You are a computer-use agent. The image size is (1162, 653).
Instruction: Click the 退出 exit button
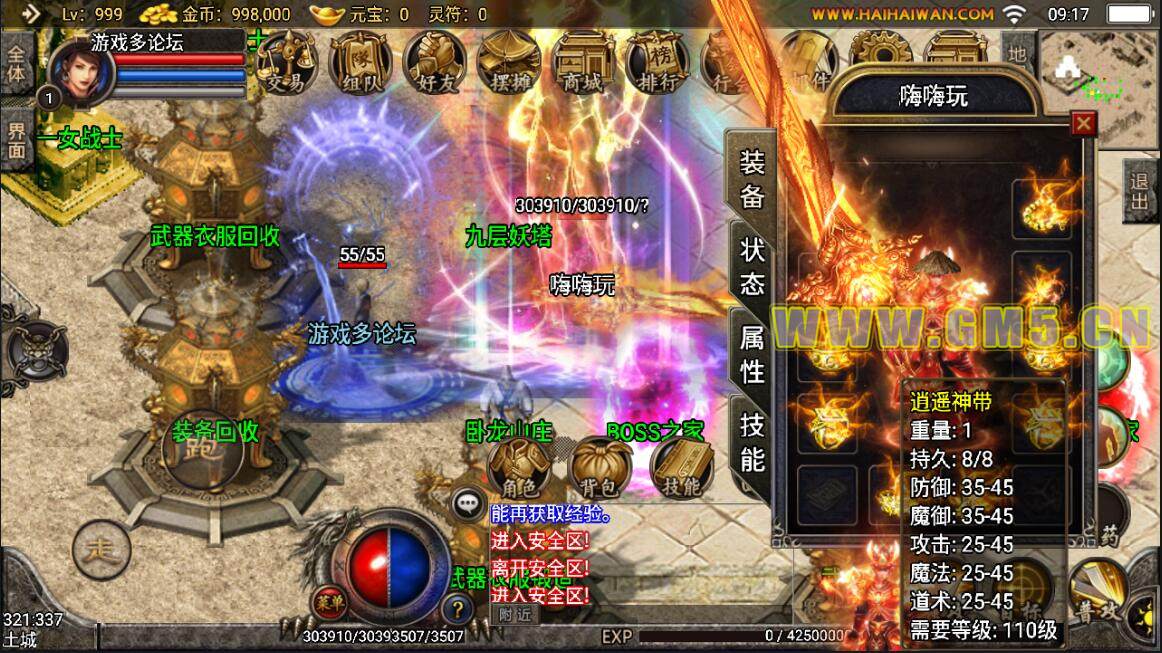1139,190
